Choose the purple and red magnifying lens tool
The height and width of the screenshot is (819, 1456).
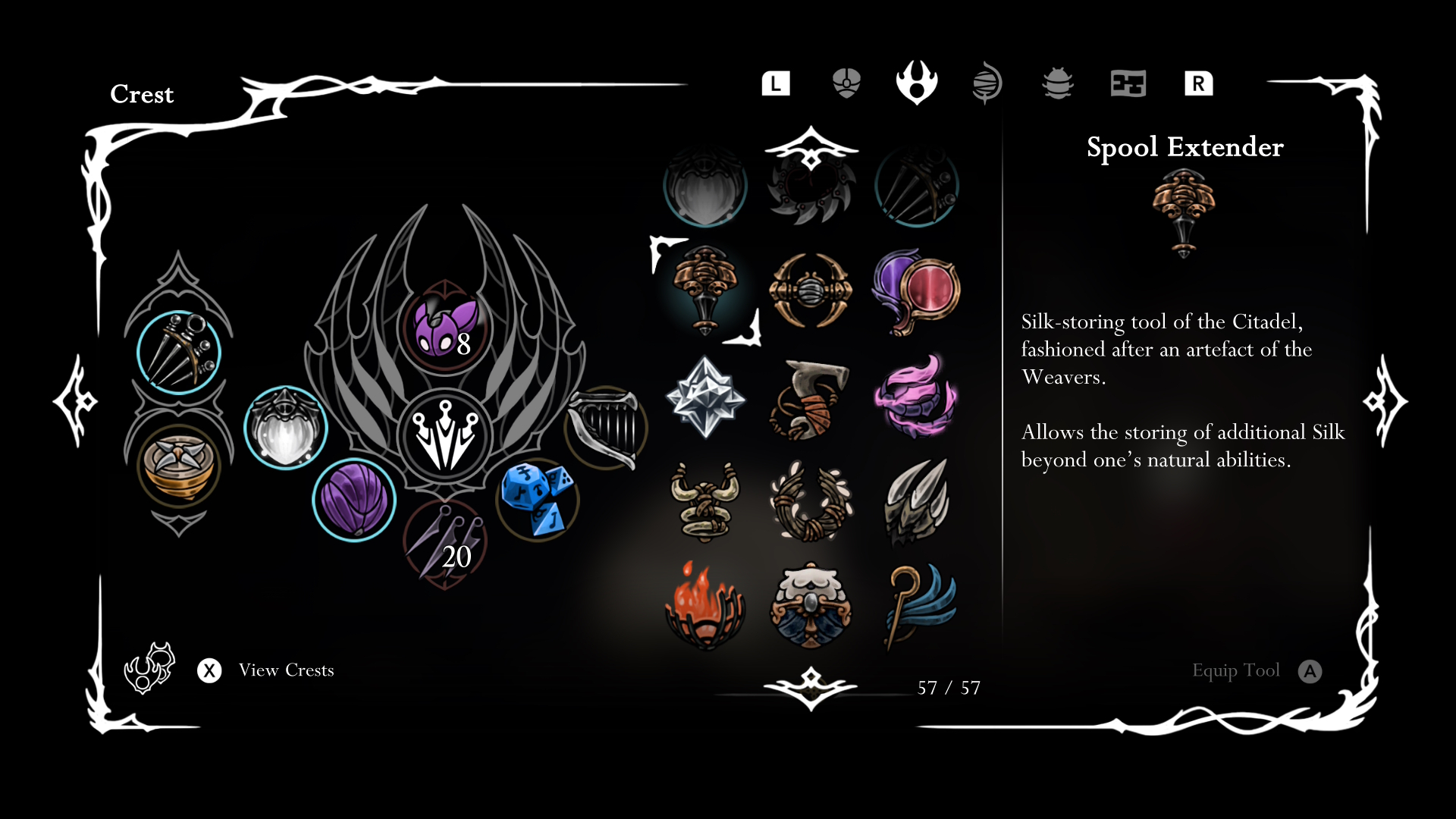tap(917, 290)
